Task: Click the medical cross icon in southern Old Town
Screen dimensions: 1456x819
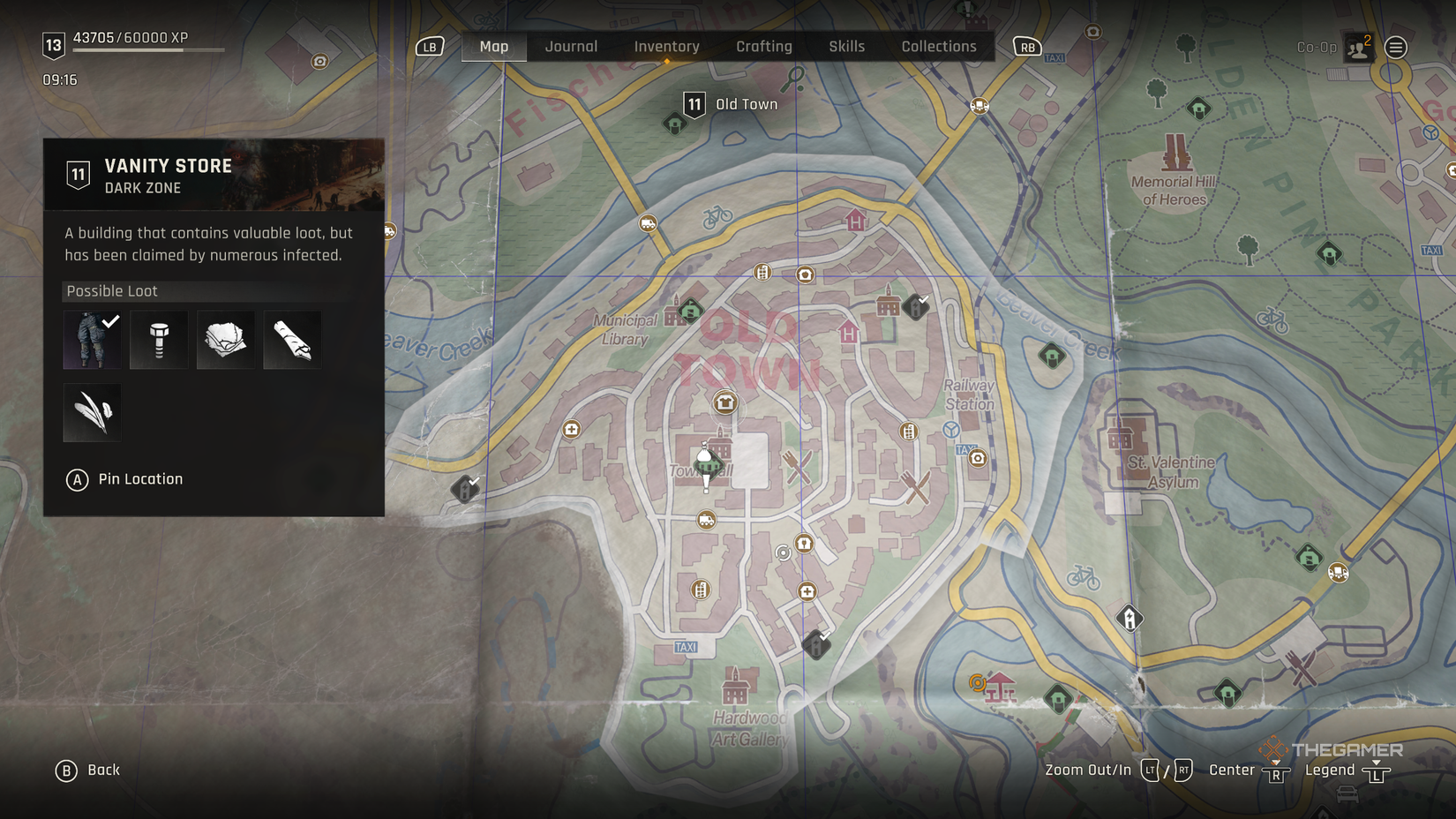Action: [807, 592]
